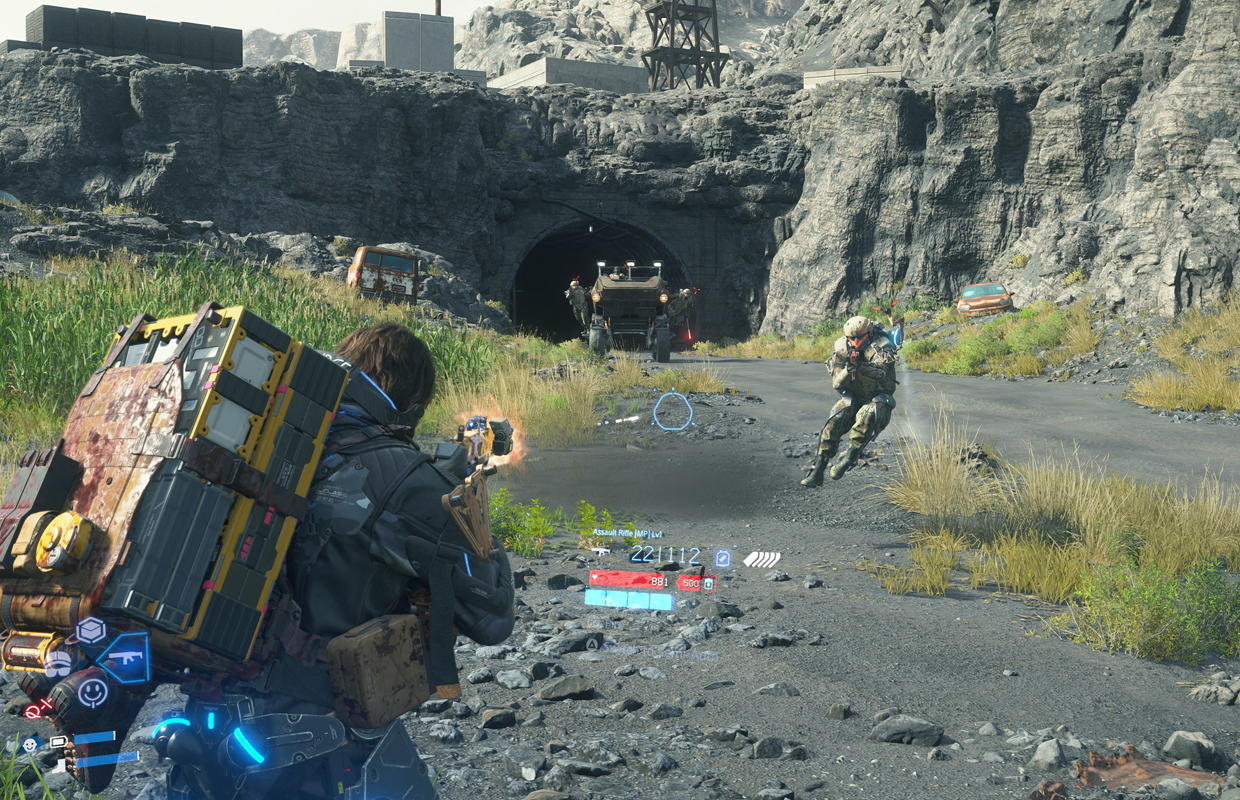
Task: Click the red crossed-out status icon
Action: [x=38, y=709]
